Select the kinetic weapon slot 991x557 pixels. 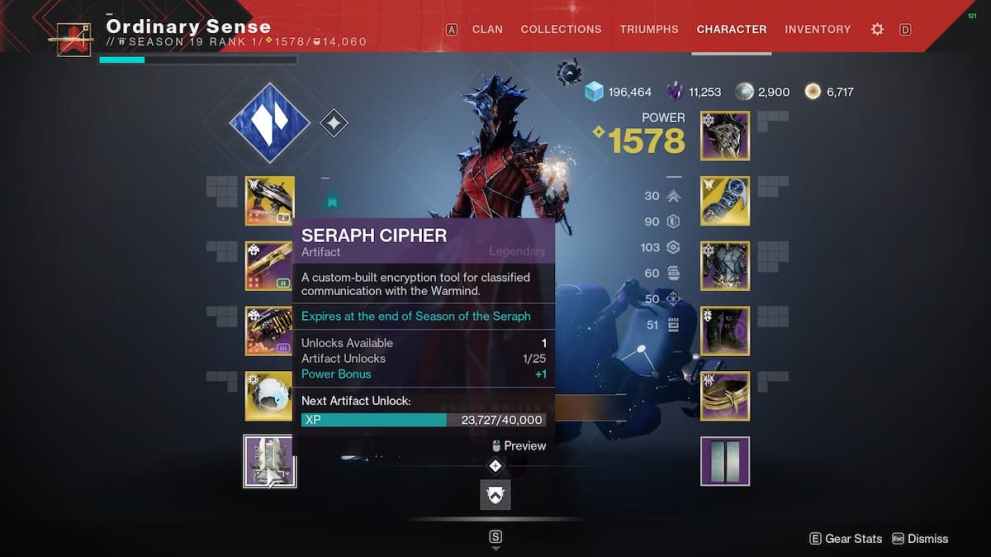[270, 201]
